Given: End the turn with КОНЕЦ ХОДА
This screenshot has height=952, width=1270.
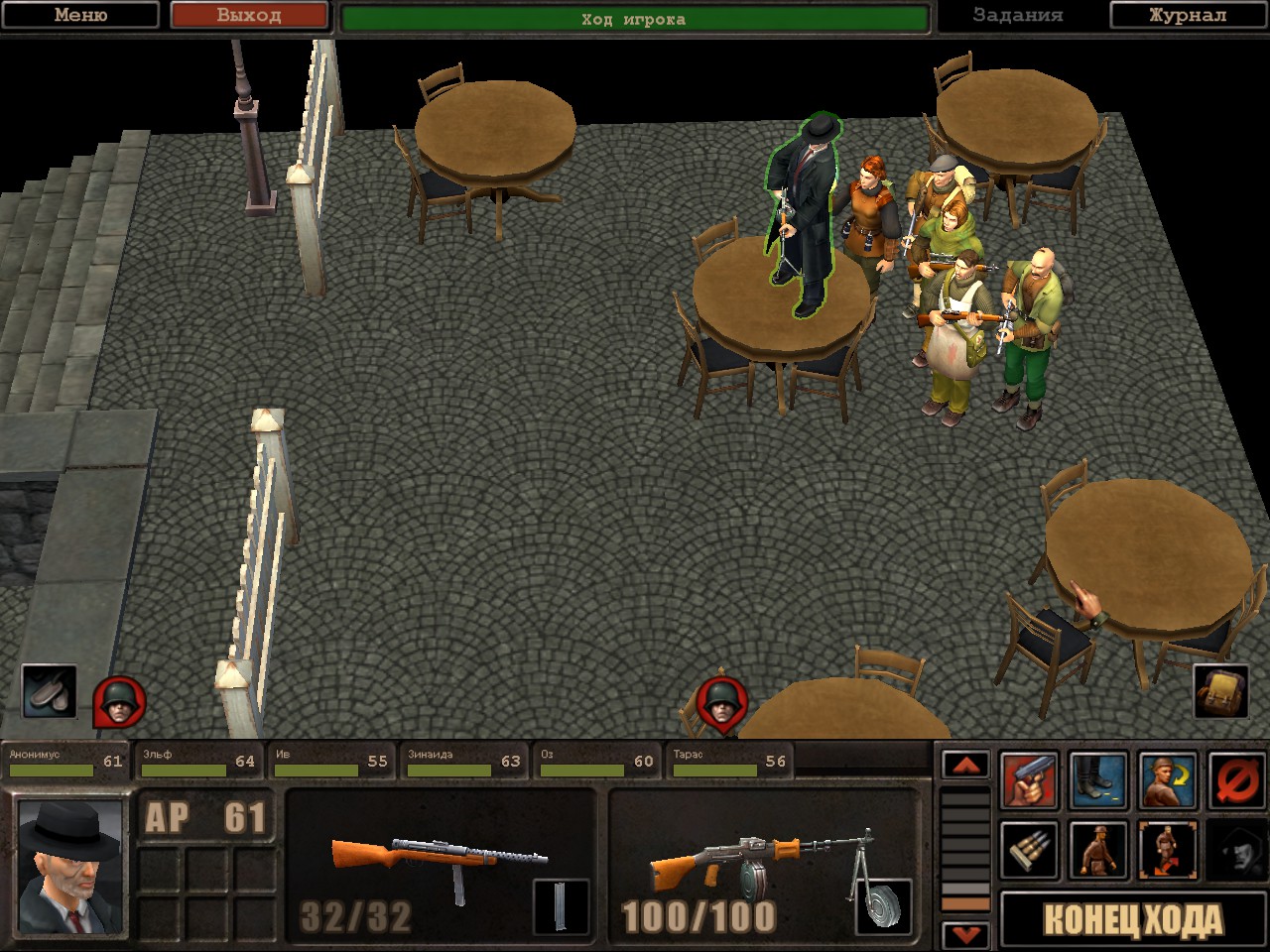Looking at the screenshot, I should (x=1133, y=920).
